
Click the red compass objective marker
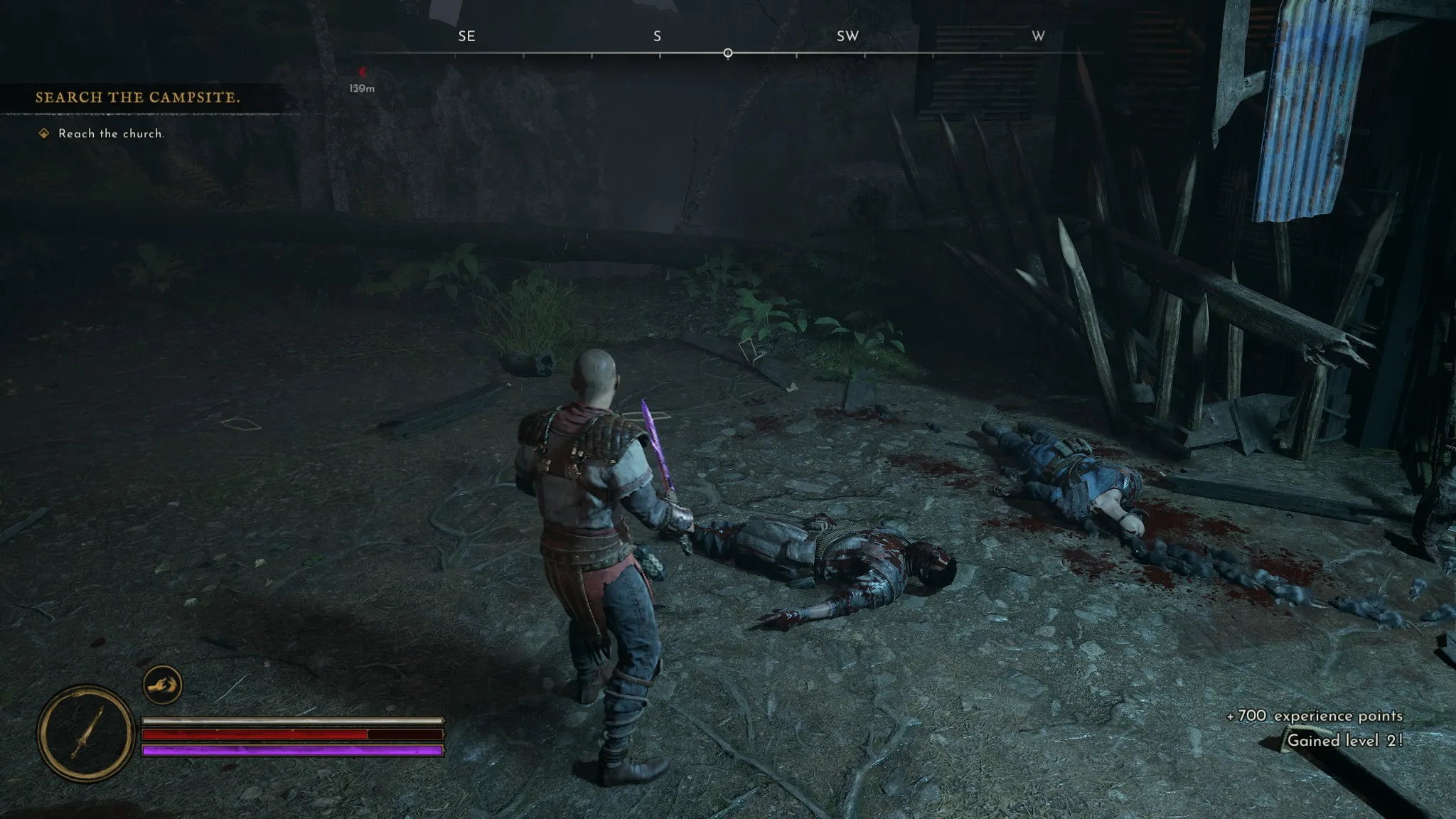coord(362,72)
